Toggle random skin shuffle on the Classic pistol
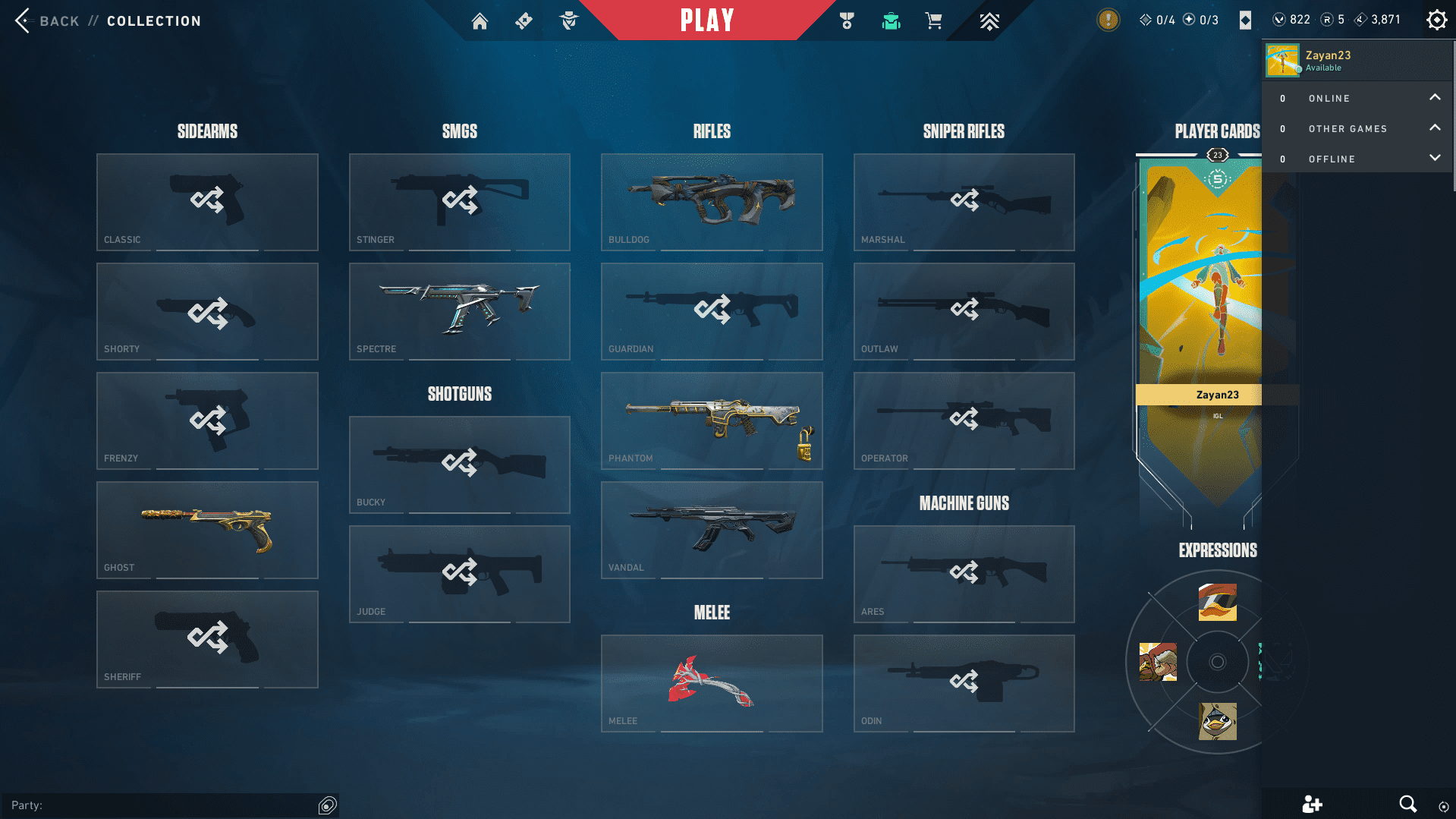The image size is (1456, 819). (x=207, y=200)
